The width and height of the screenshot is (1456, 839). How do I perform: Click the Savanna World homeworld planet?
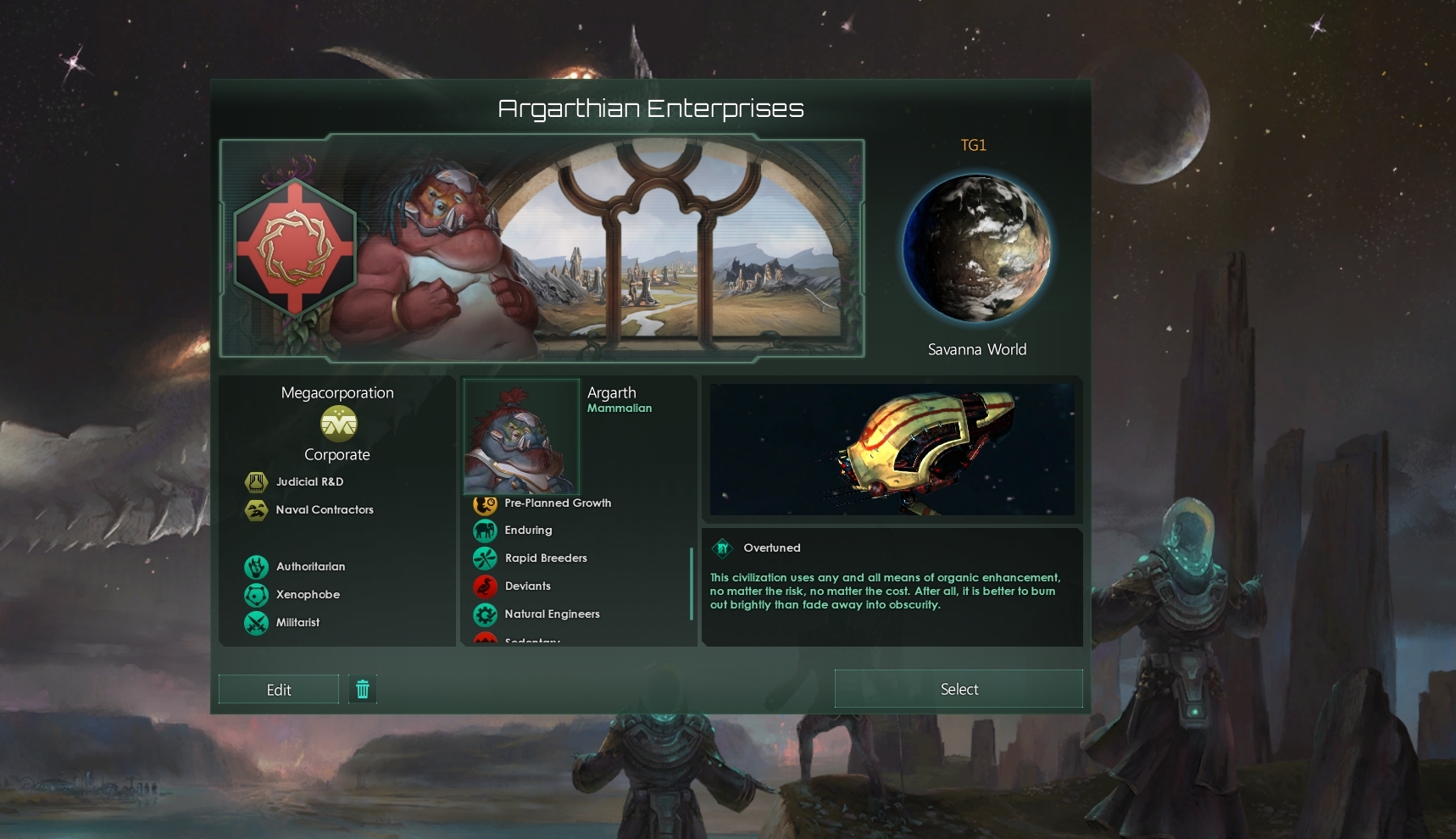click(976, 247)
